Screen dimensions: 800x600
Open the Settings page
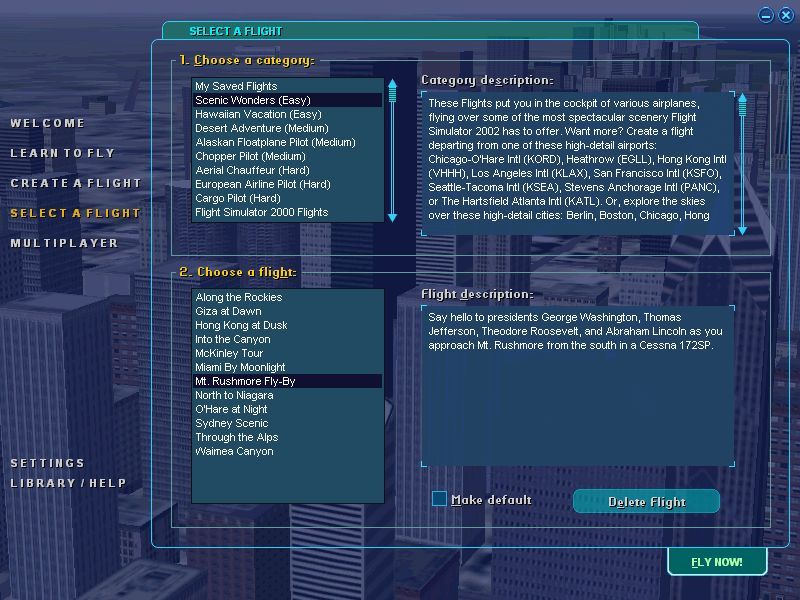point(48,463)
